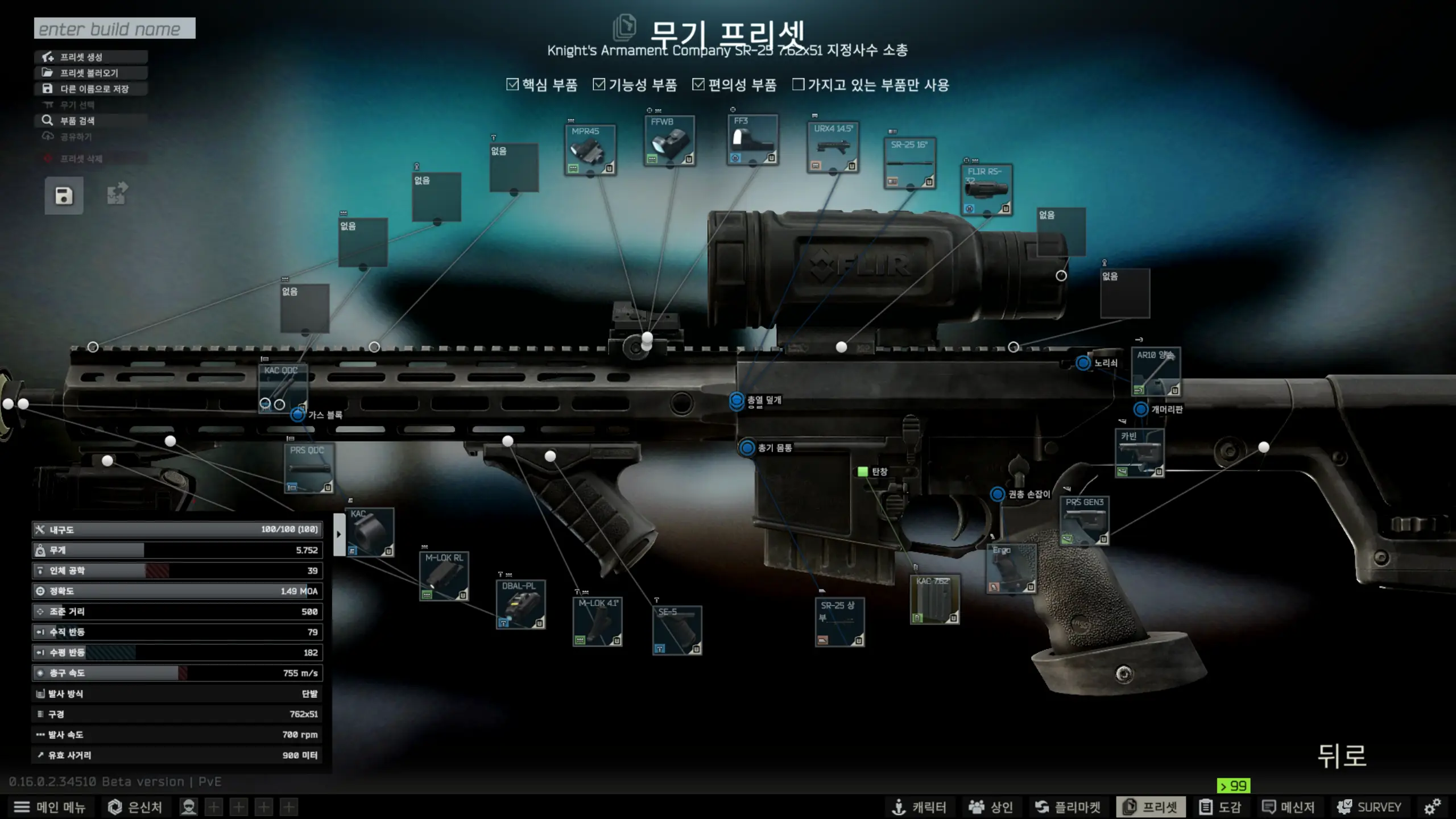Open the DBAL-PL tactical device slot
Image resolution: width=1456 pixels, height=819 pixels.
[x=520, y=604]
